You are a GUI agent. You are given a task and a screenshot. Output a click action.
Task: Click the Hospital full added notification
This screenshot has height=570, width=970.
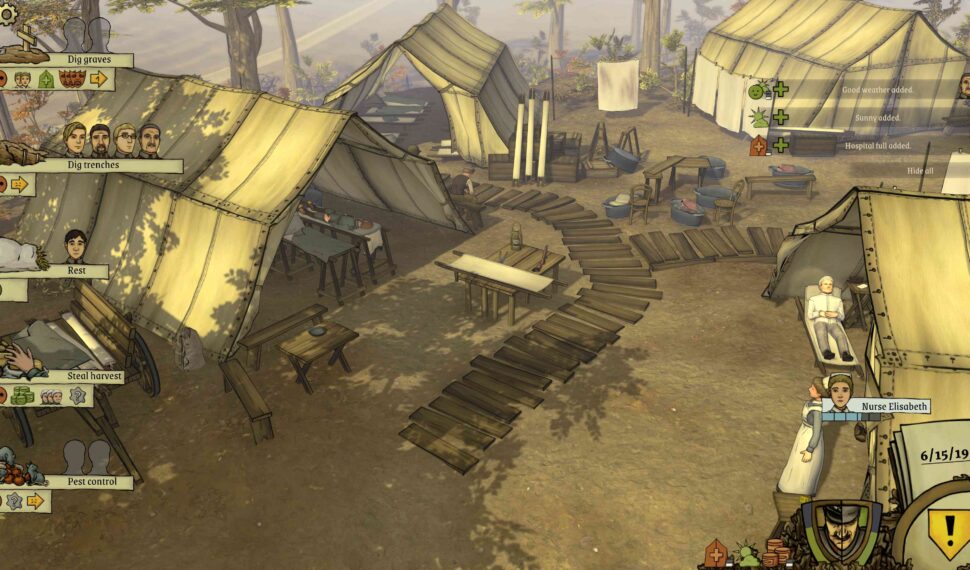tap(875, 146)
